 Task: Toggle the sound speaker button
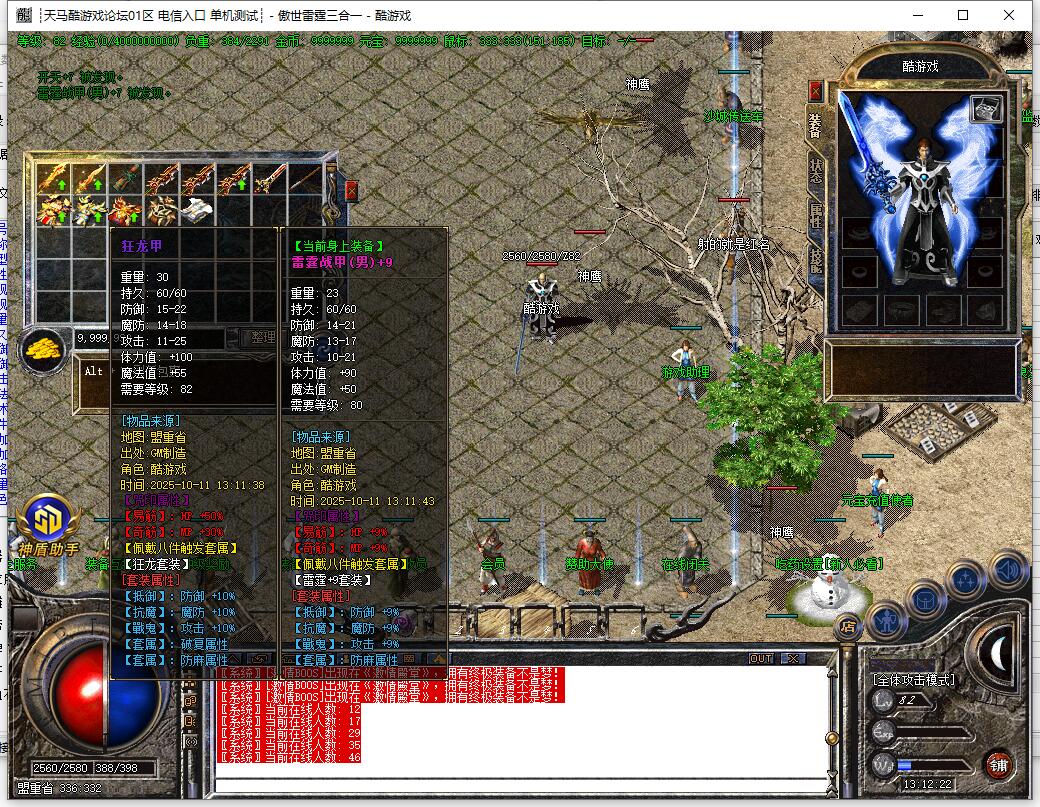click(x=1008, y=569)
